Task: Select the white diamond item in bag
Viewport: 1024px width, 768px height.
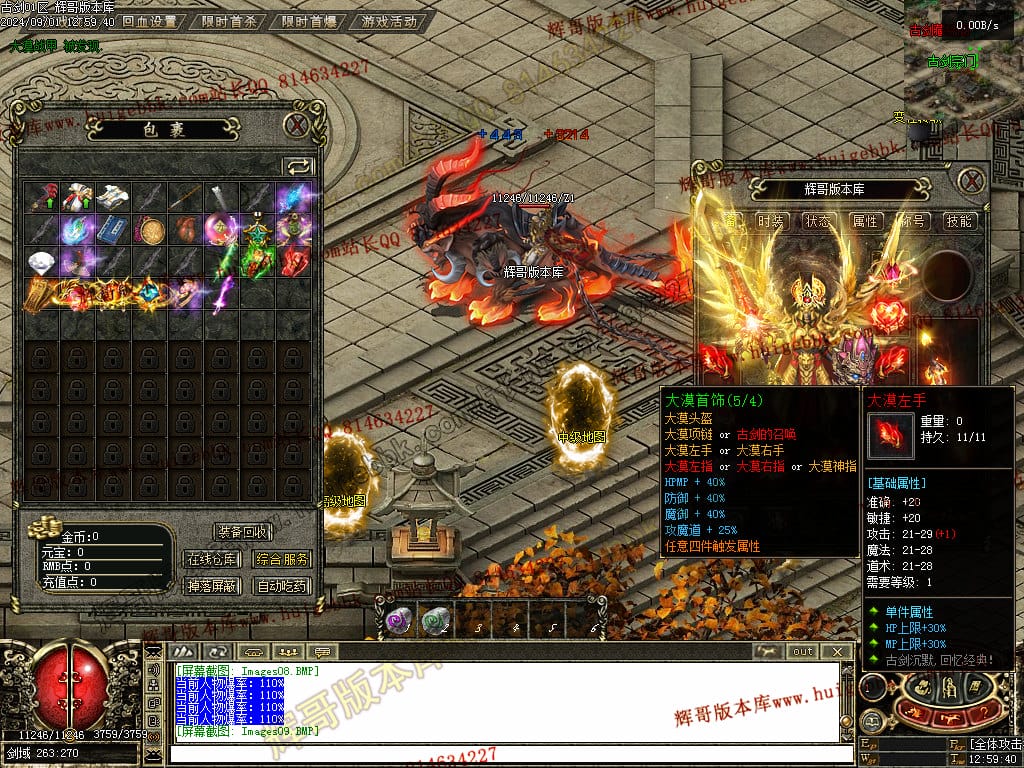Action: tap(41, 262)
